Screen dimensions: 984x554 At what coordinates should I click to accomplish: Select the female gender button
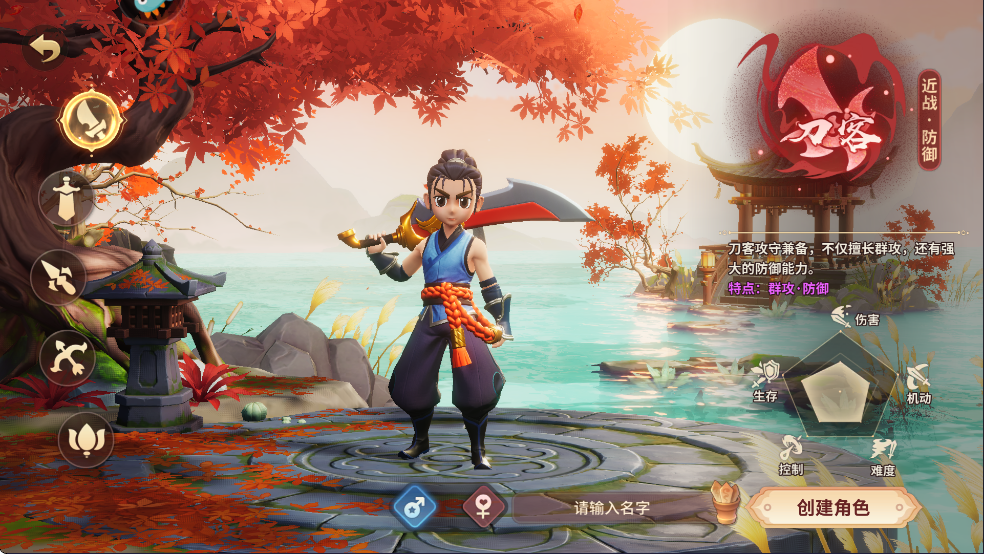tap(484, 507)
